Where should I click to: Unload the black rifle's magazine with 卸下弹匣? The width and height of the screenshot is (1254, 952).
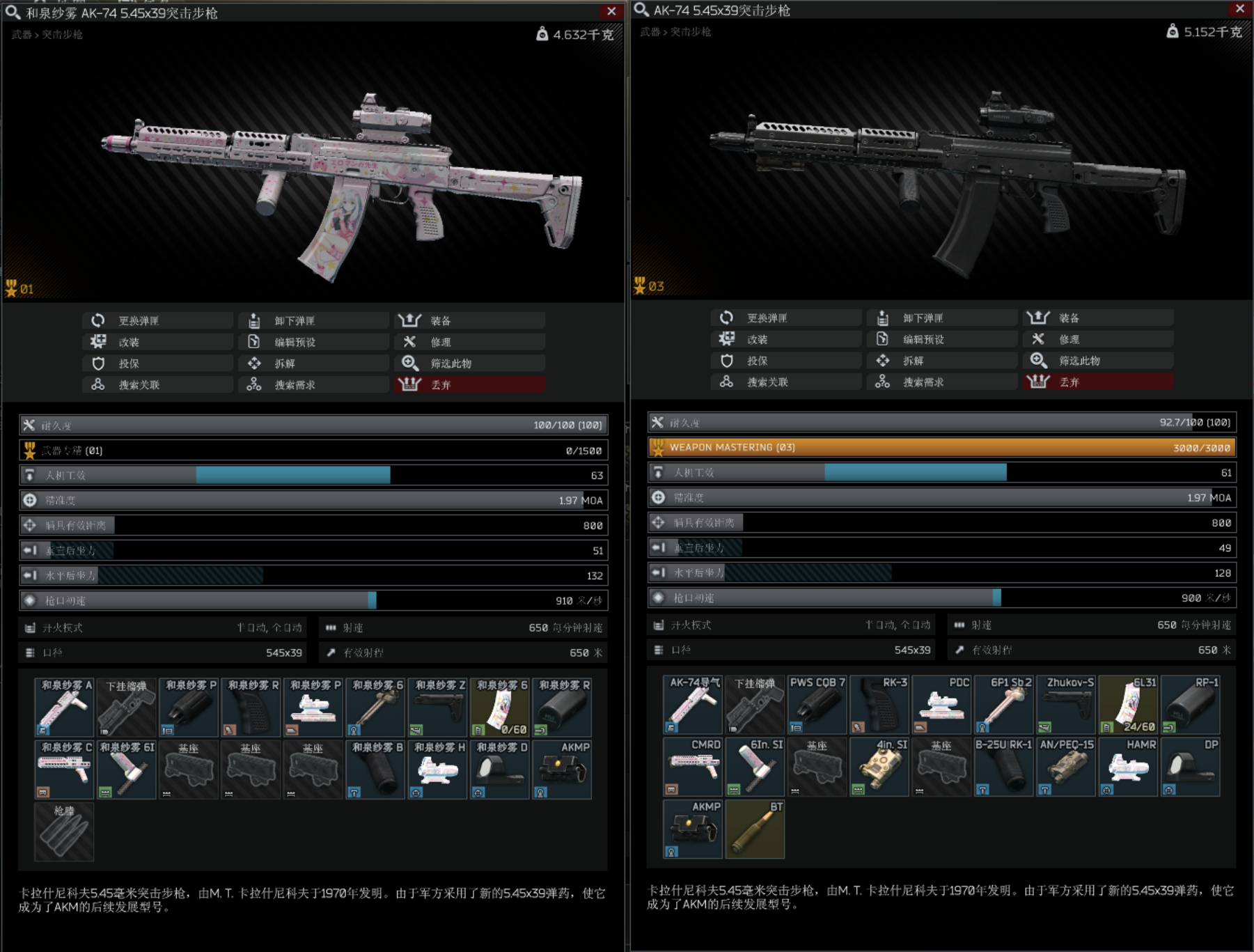tap(942, 318)
